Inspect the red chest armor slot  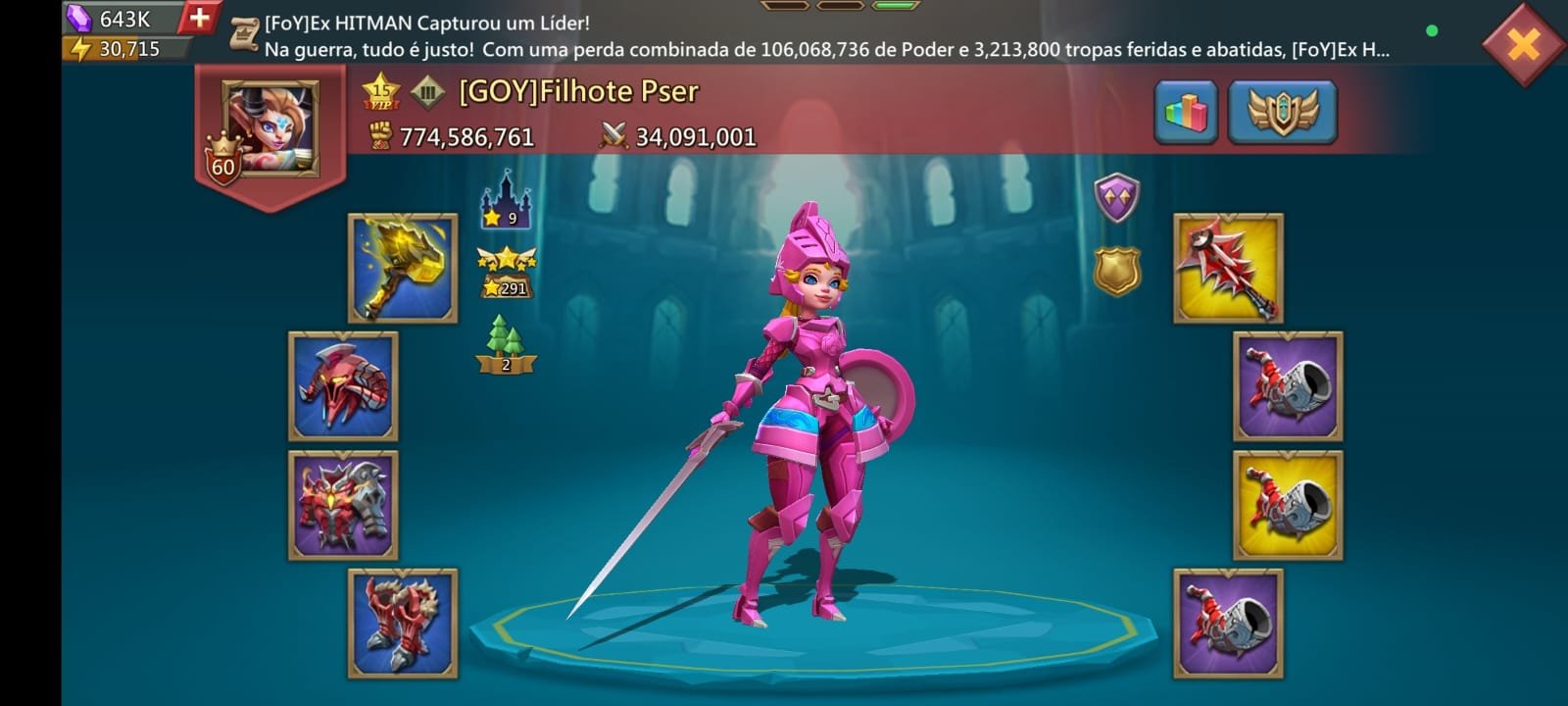click(343, 505)
